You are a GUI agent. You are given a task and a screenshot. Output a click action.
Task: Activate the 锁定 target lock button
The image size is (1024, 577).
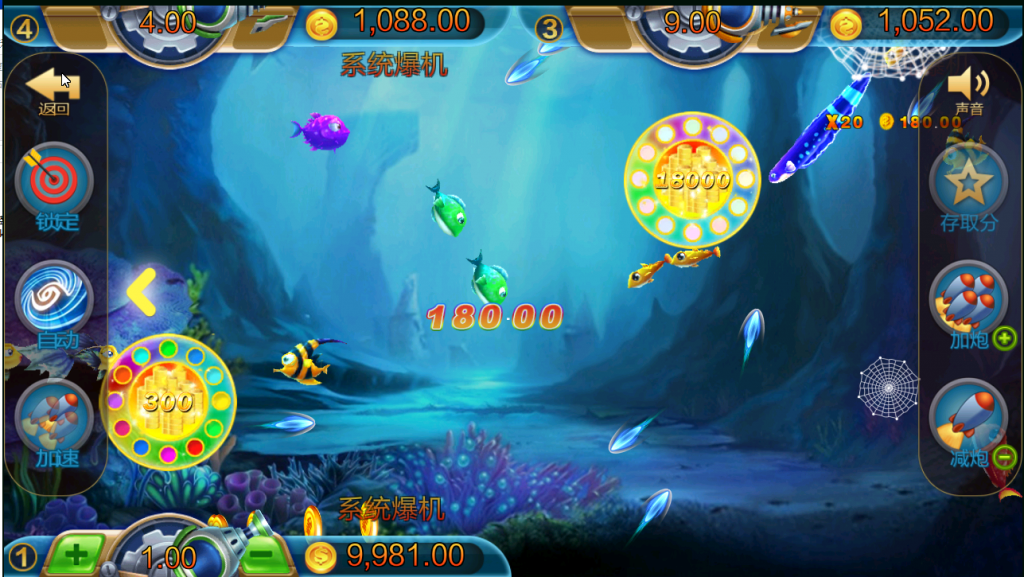(x=54, y=181)
